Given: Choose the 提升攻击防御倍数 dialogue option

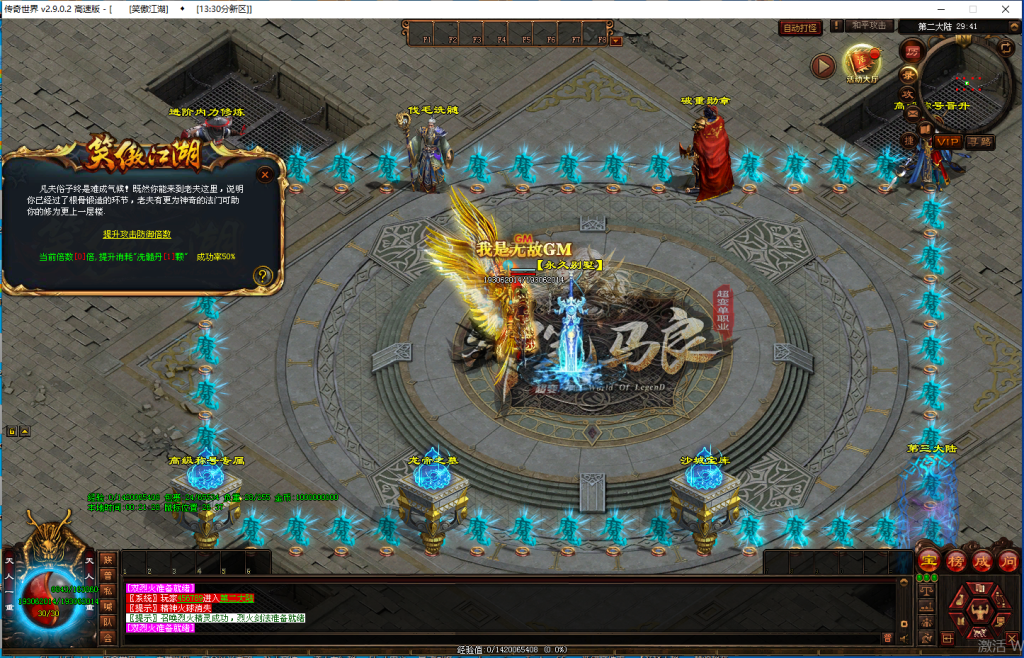Looking at the screenshot, I should click(137, 234).
